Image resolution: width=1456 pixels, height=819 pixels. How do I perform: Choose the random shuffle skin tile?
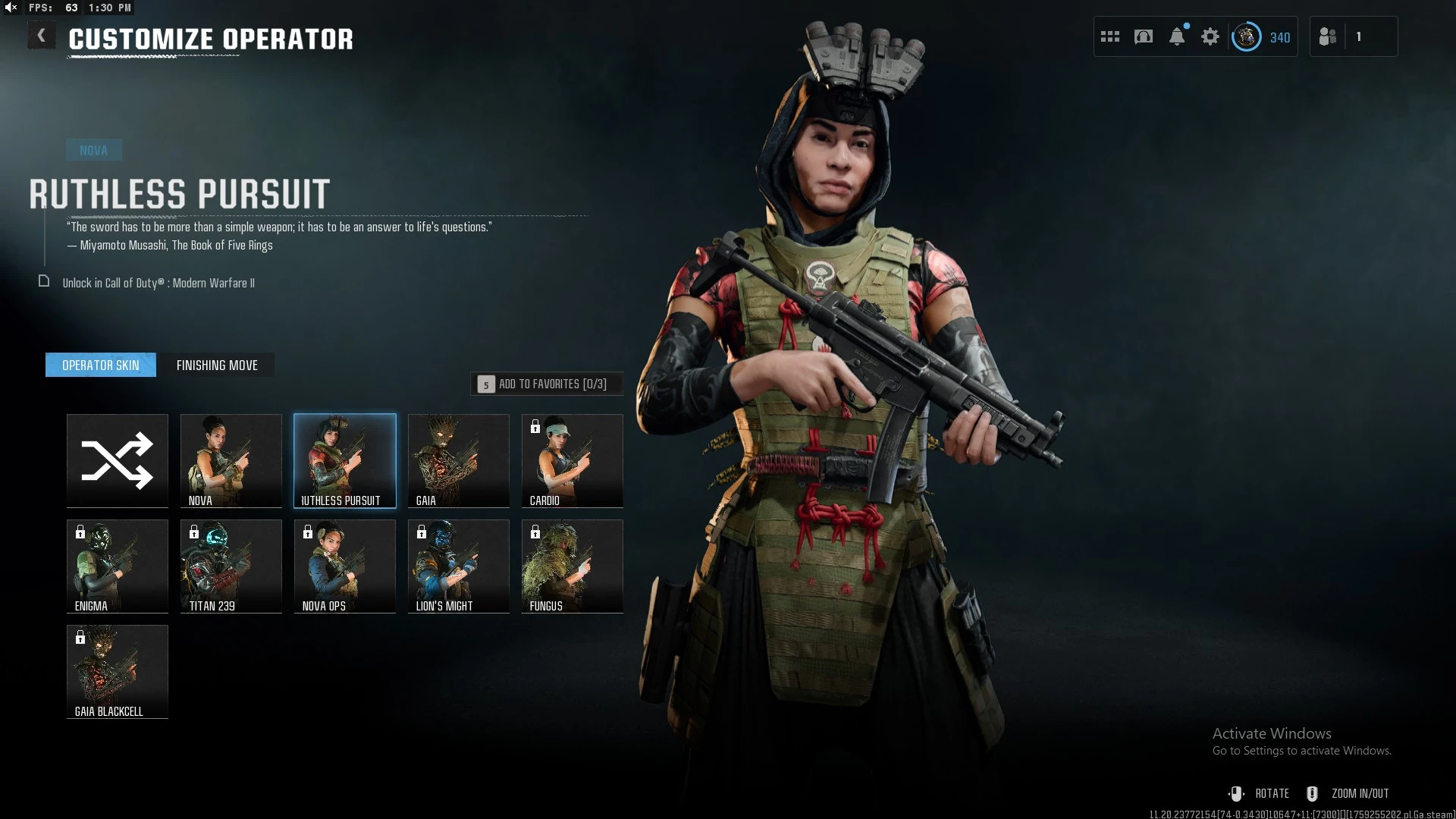point(118,460)
